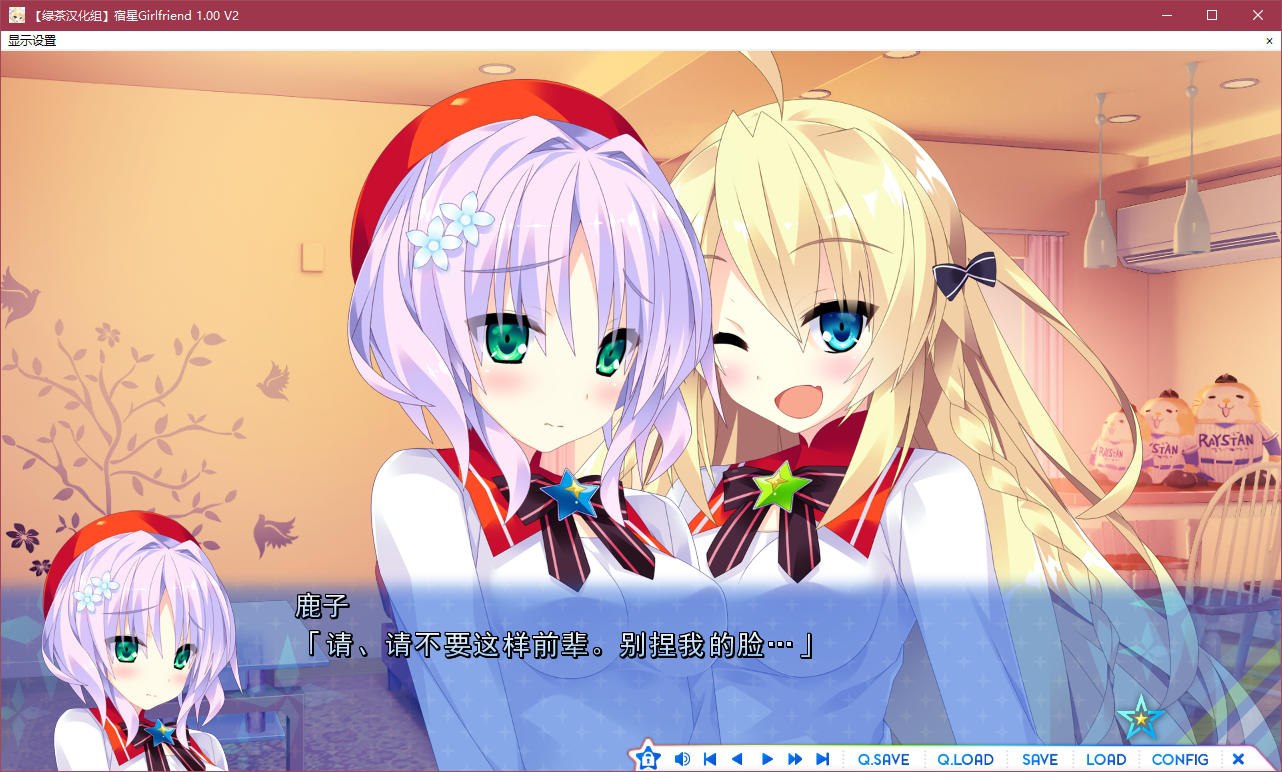This screenshot has width=1282, height=772.
Task: Open the 显示设置 display settings menu
Action: pos(30,40)
